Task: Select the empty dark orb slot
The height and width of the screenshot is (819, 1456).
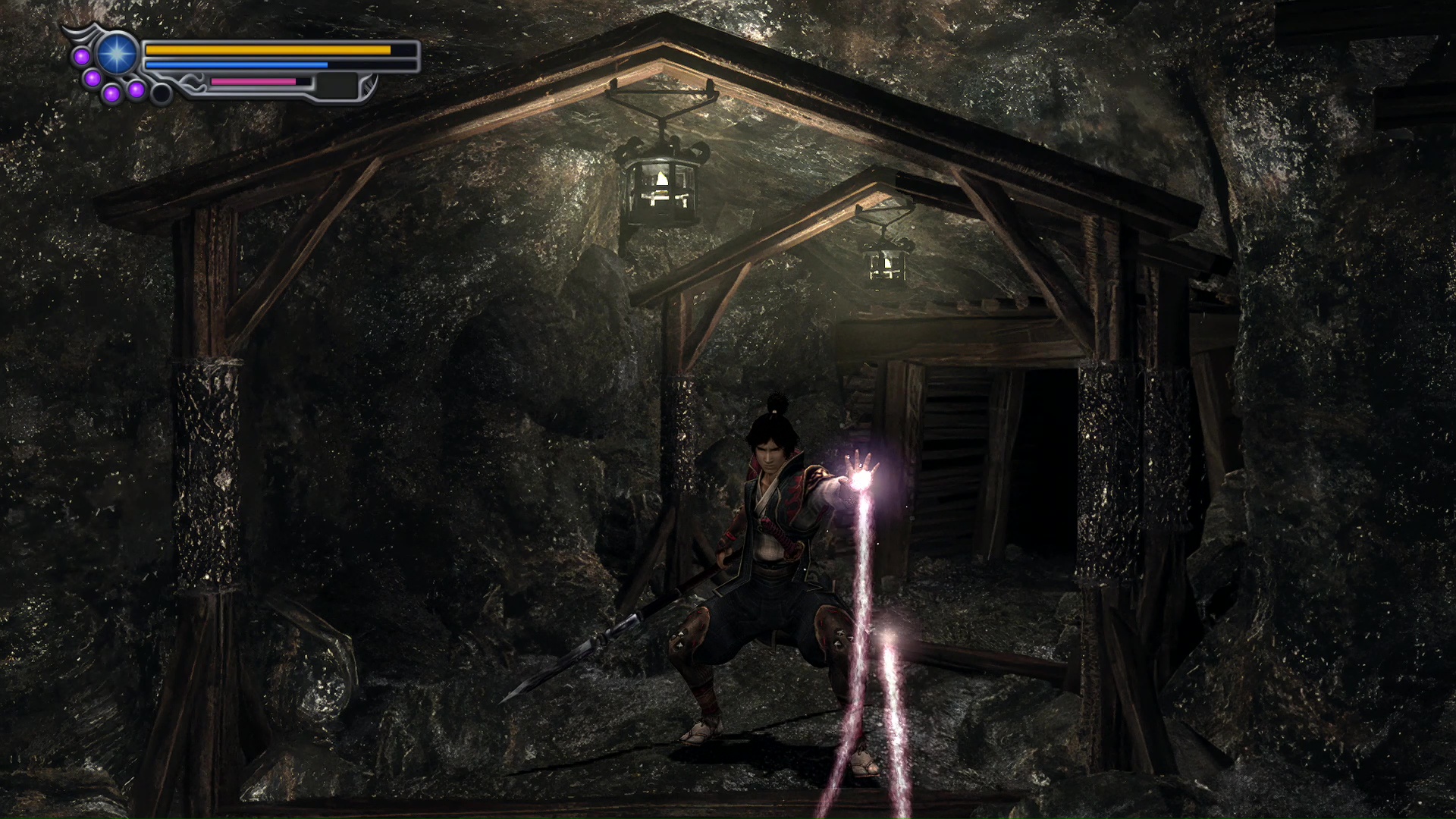Action: tap(161, 93)
